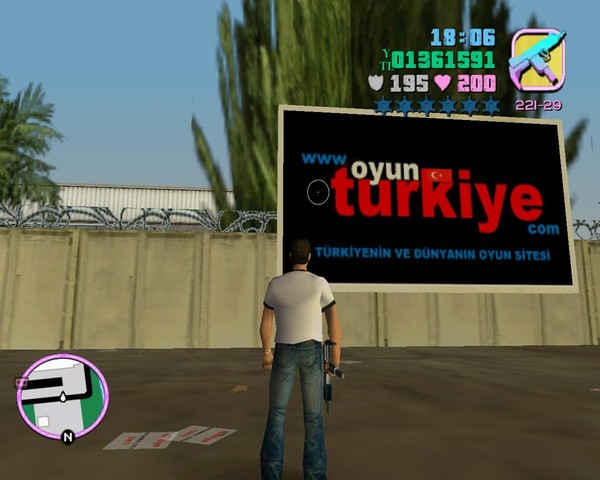
Task: Select the submachine gun weapon icon
Action: click(x=537, y=60)
